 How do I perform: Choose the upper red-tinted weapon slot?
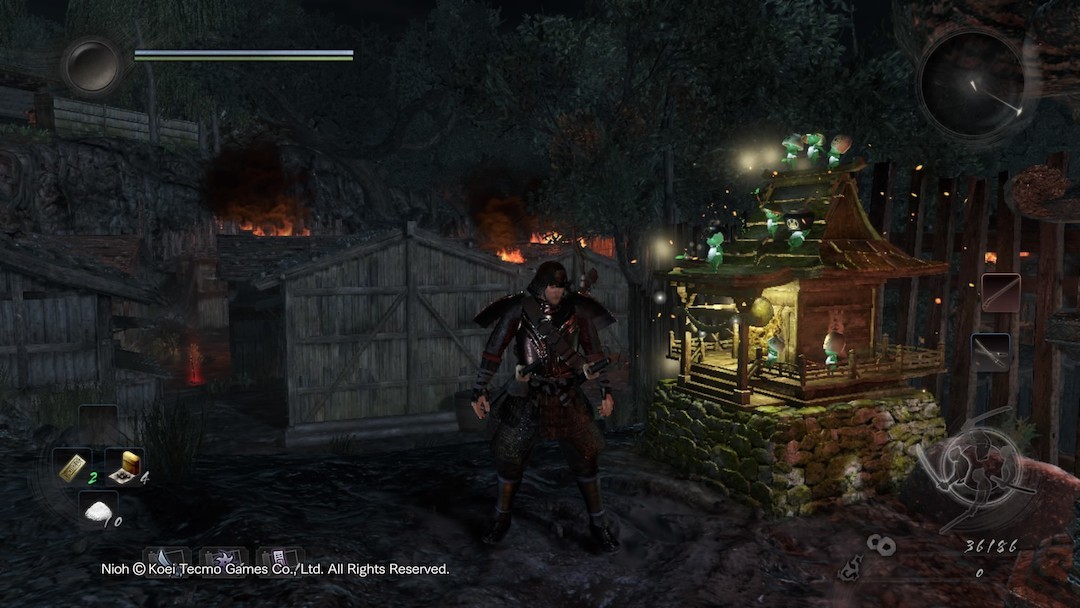(x=1000, y=292)
